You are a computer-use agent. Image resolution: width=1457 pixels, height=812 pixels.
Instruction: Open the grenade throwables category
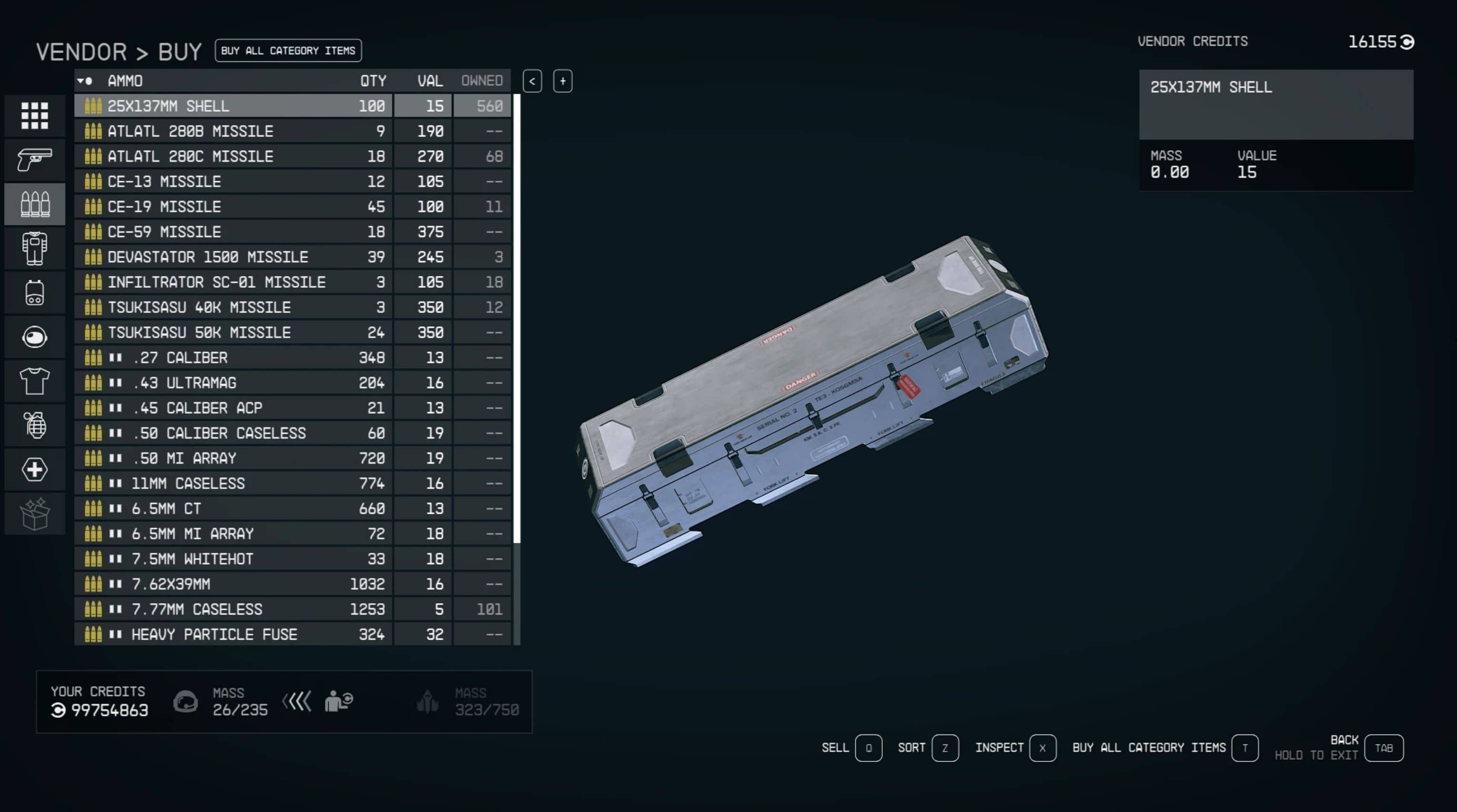[35, 425]
